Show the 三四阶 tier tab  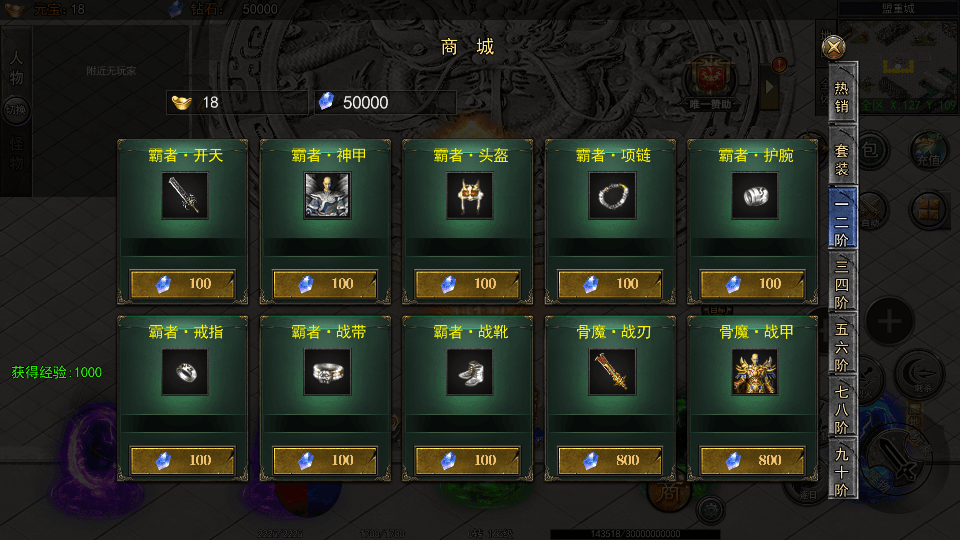tap(842, 282)
